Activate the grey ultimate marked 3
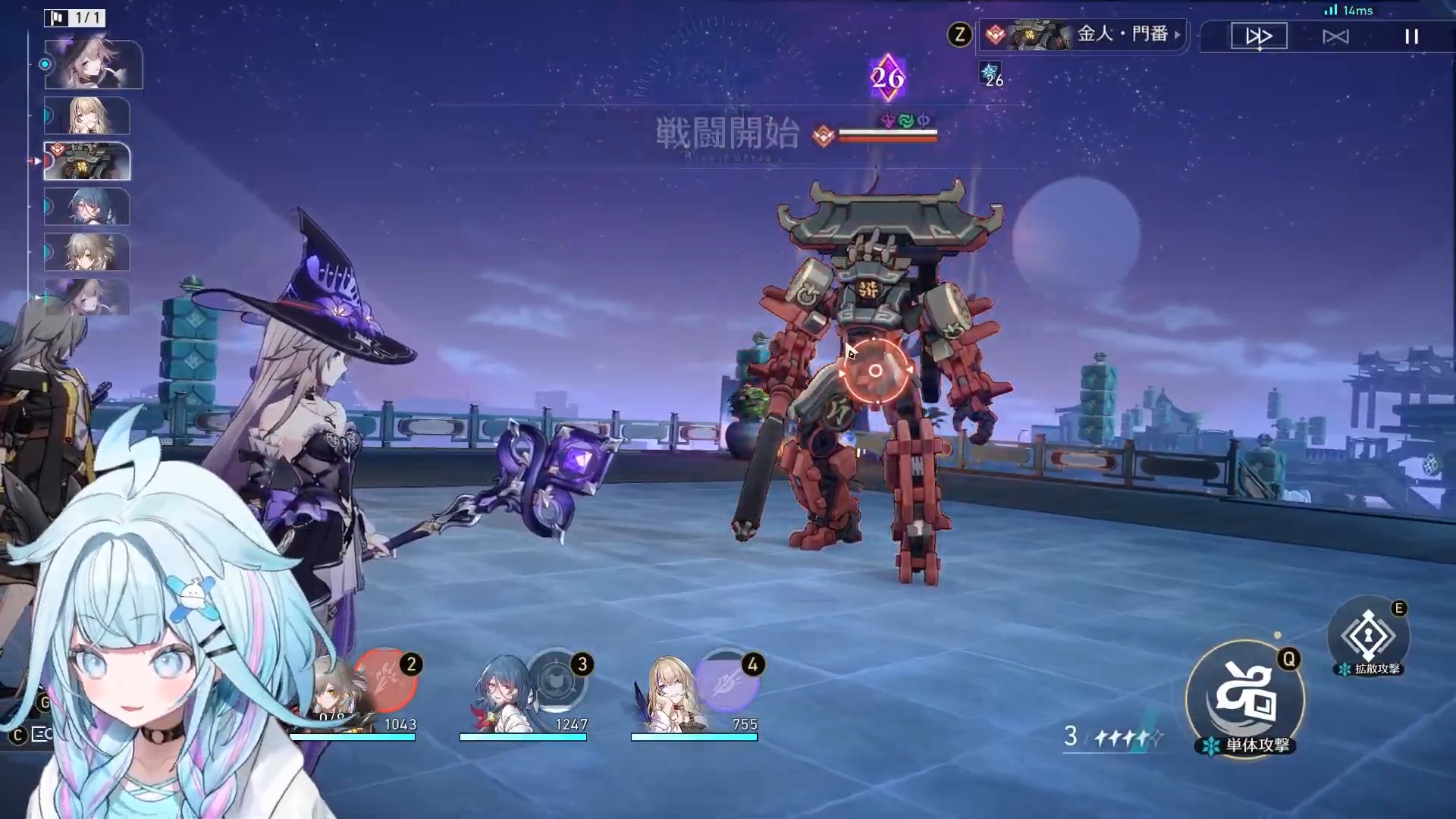 pos(556,679)
